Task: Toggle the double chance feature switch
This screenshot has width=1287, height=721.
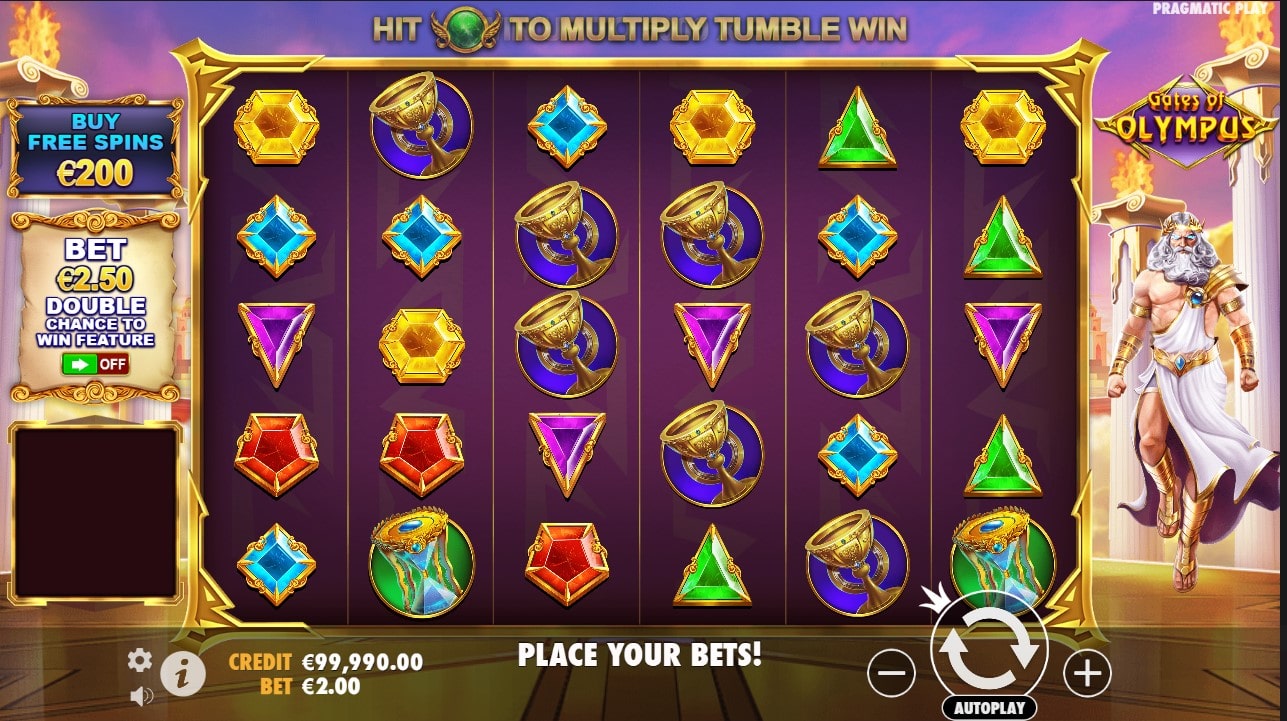Action: [95, 363]
